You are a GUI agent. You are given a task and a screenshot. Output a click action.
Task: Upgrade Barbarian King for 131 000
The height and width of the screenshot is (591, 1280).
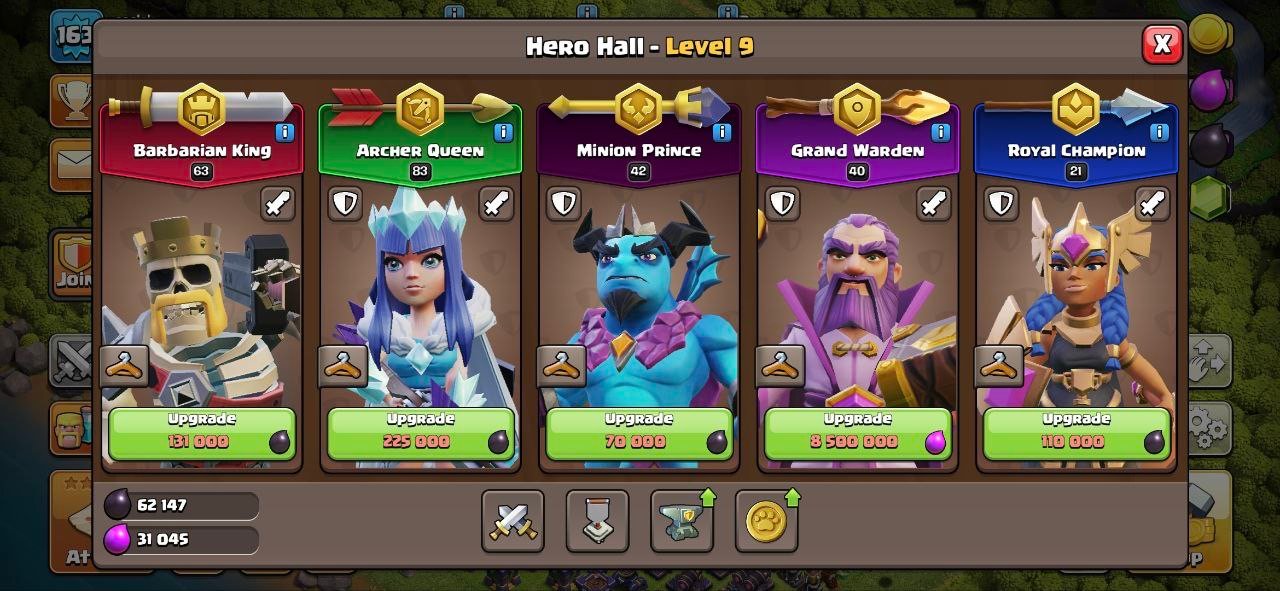[201, 433]
